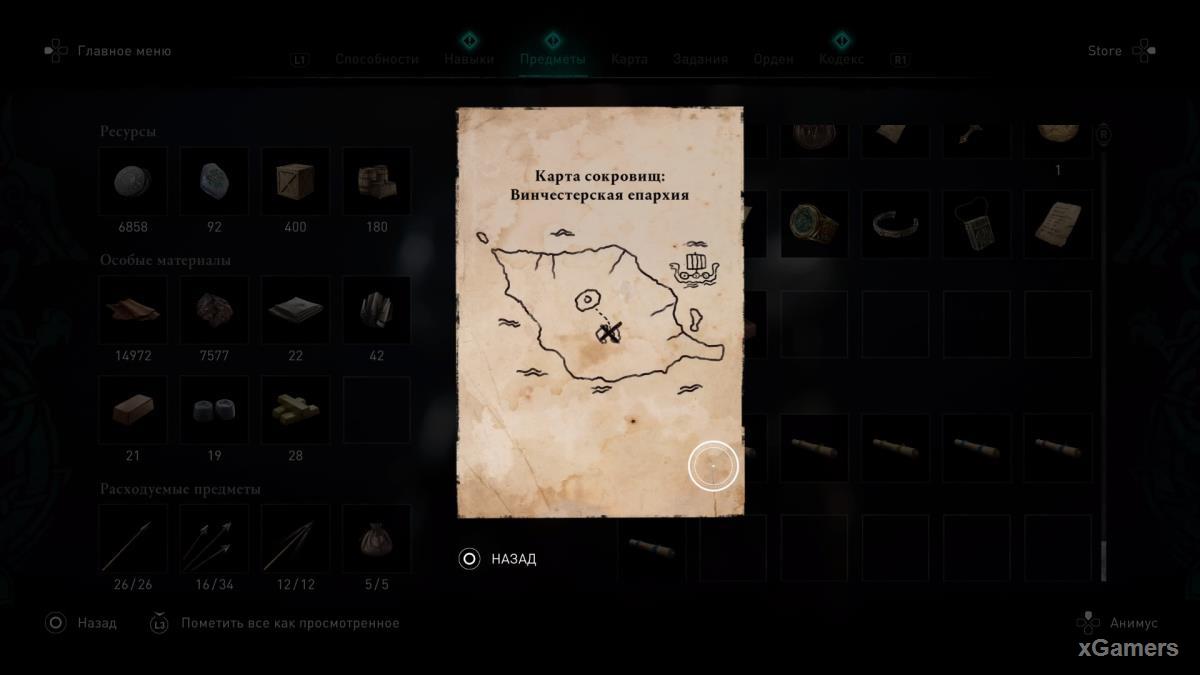This screenshot has height=675, width=1200.
Task: Go to the Карта tab
Action: pyautogui.click(x=629, y=59)
